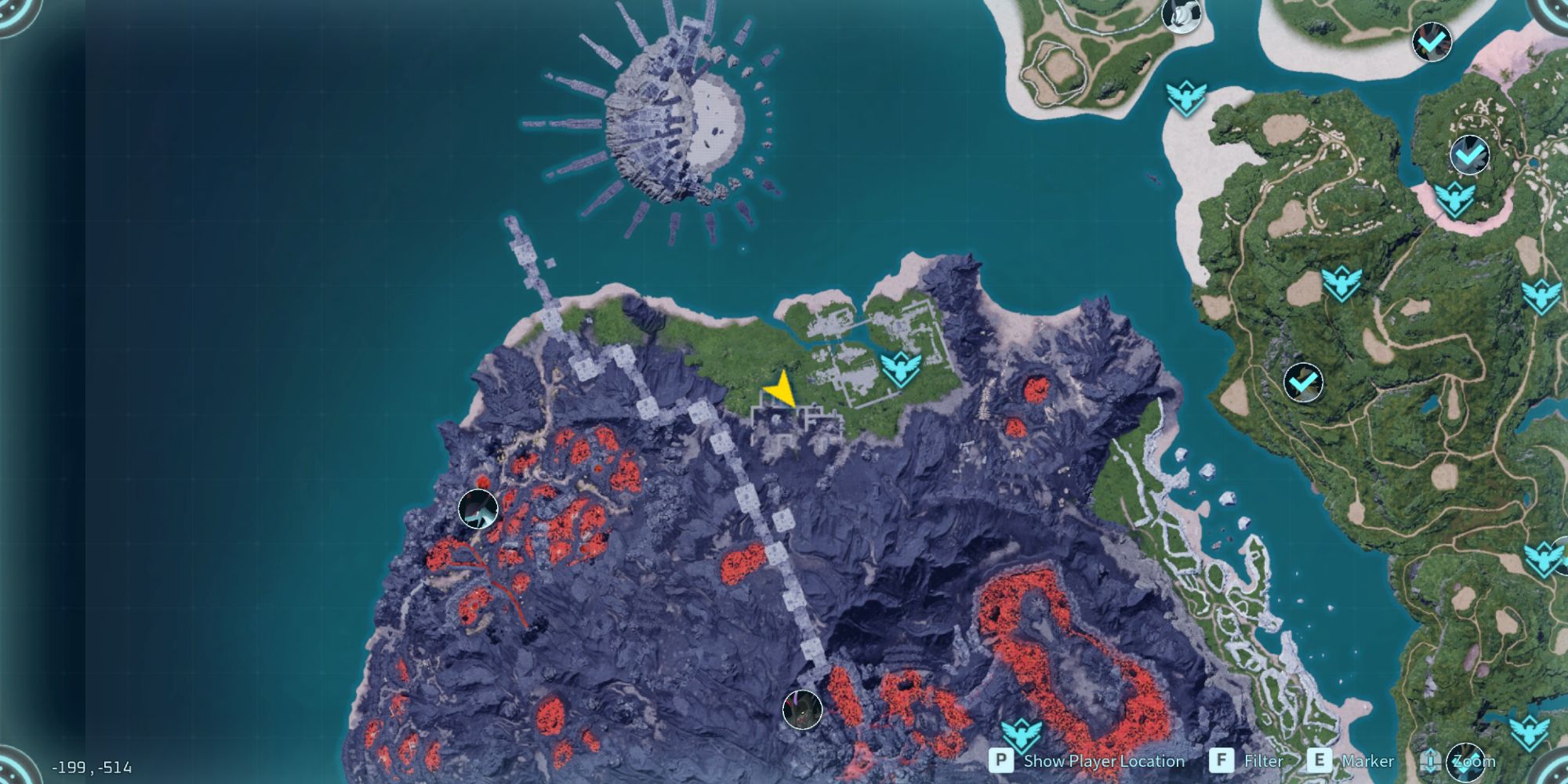Click the pan-arrows Zoom icon in the bottom bar
The width and height of the screenshot is (1568, 784).
[x=1431, y=760]
